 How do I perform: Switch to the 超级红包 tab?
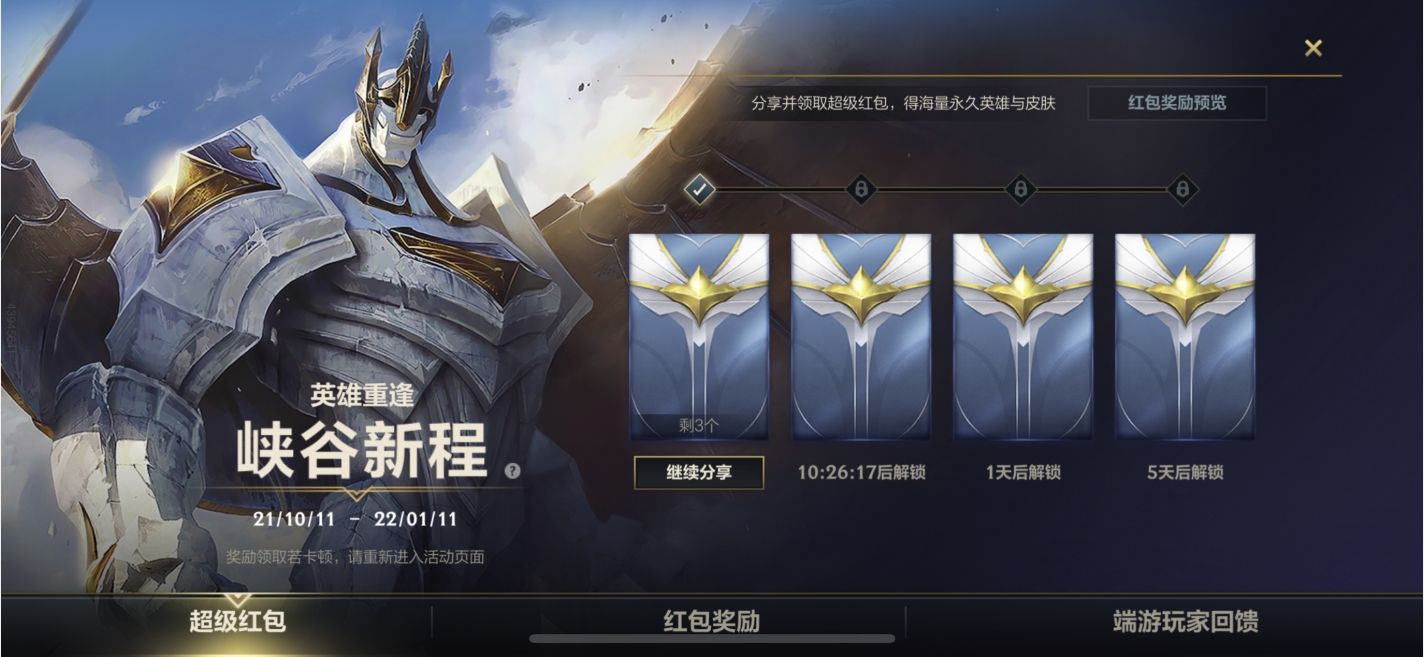pyautogui.click(x=238, y=621)
